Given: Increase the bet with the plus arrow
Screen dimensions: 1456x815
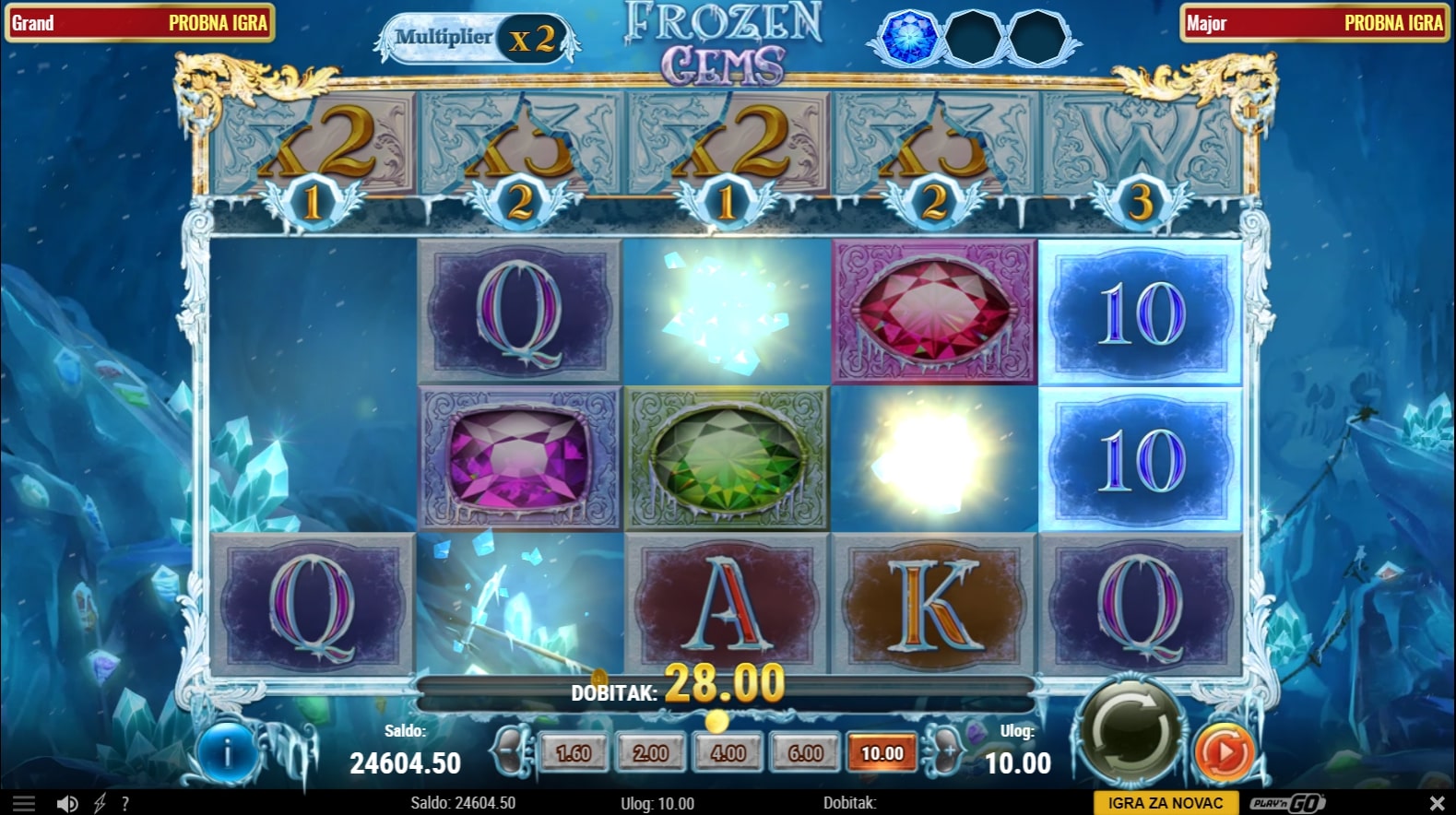Looking at the screenshot, I should click(946, 752).
